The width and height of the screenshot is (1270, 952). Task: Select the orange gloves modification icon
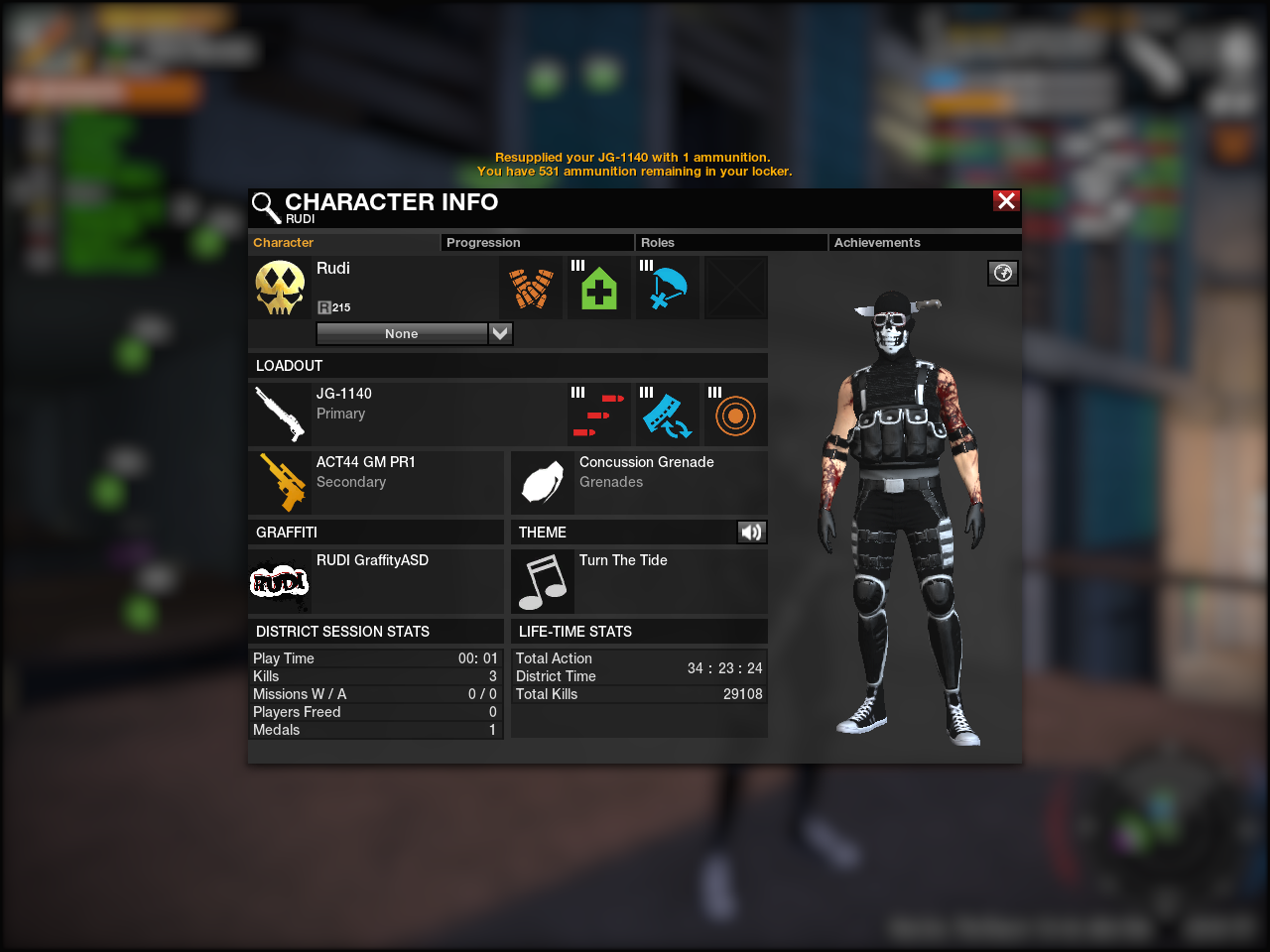click(532, 289)
